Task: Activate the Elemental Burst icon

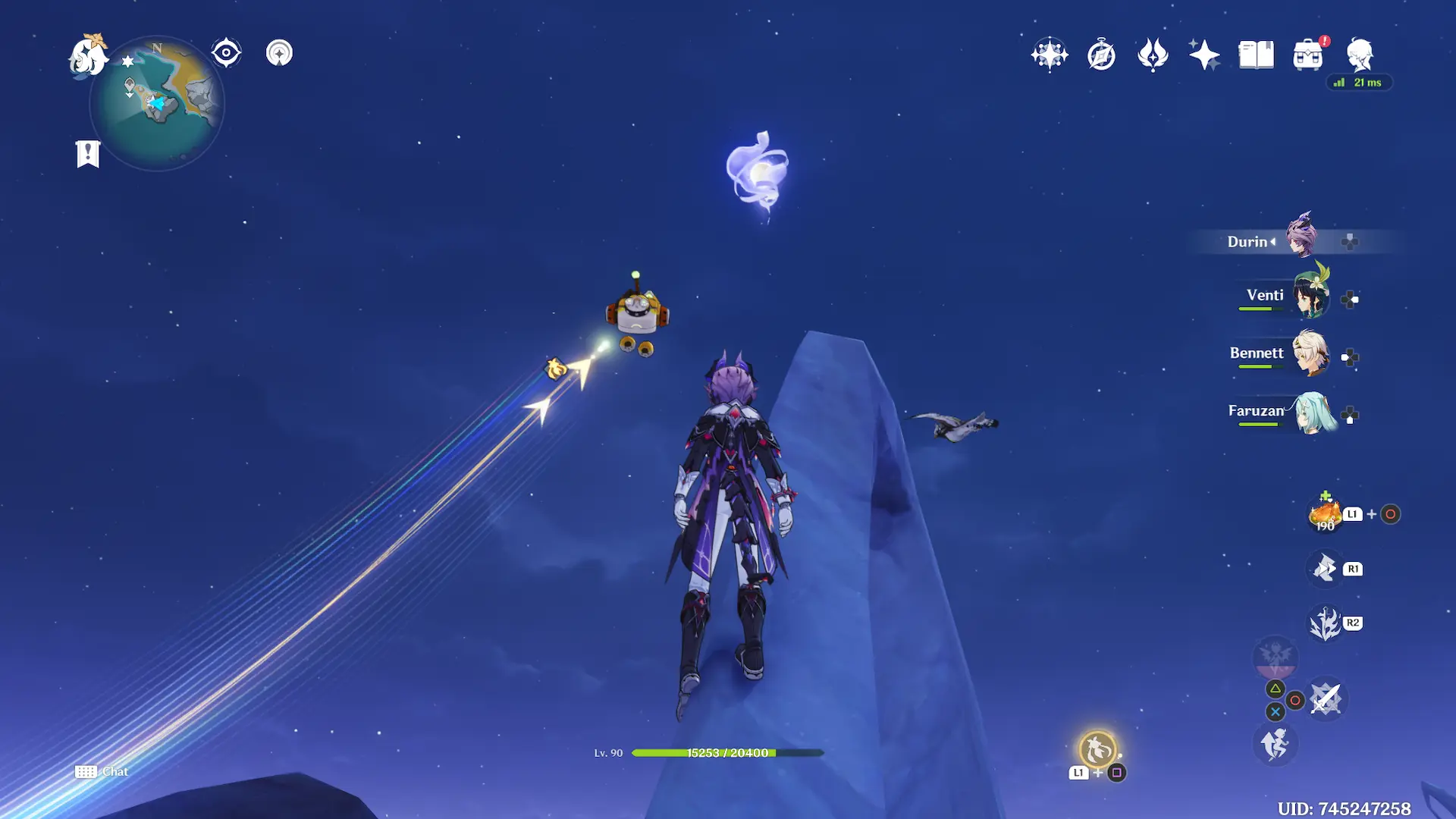Action: (x=1326, y=623)
